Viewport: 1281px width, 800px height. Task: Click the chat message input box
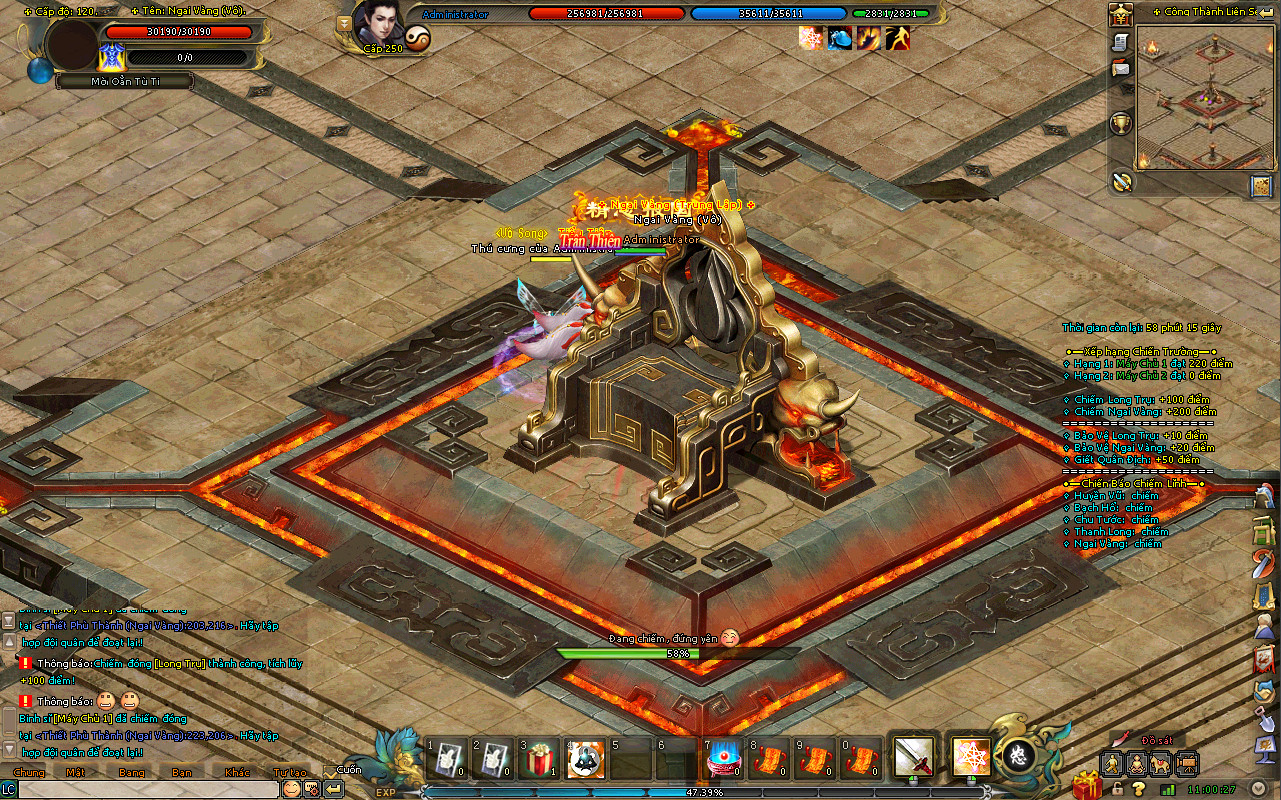[x=148, y=789]
